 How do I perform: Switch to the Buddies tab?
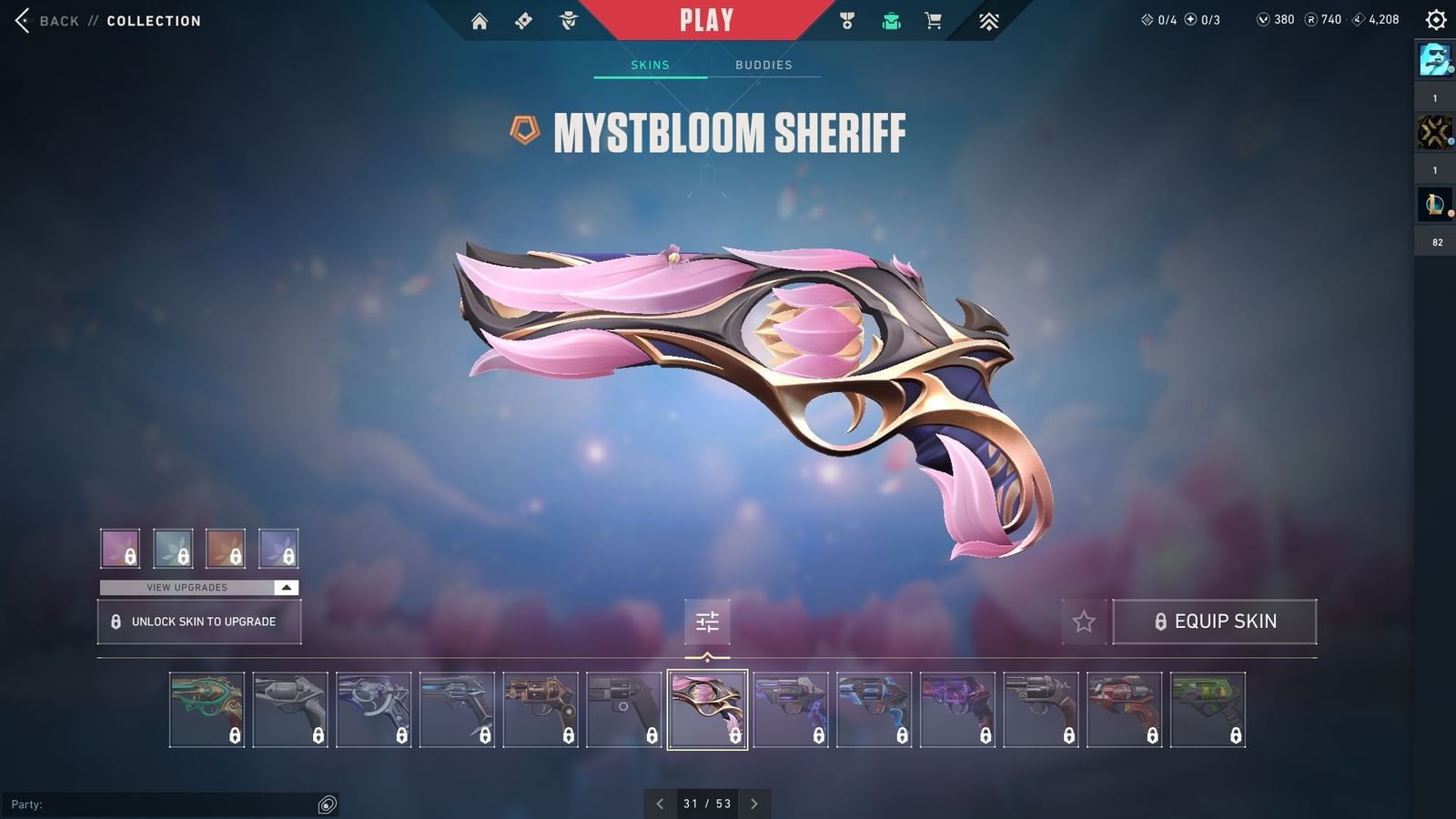pyautogui.click(x=763, y=65)
